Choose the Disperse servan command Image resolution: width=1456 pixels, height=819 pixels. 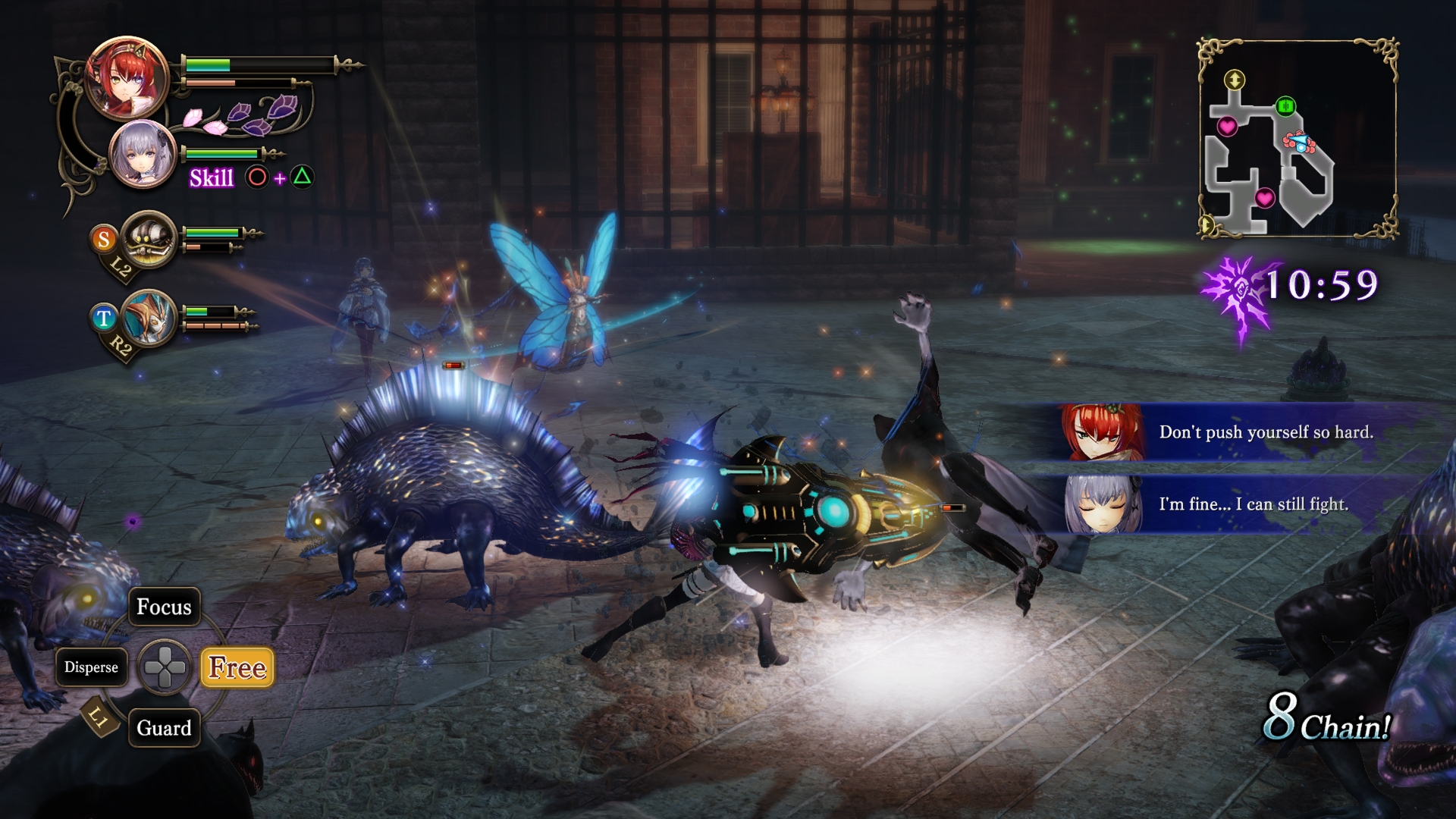(91, 667)
